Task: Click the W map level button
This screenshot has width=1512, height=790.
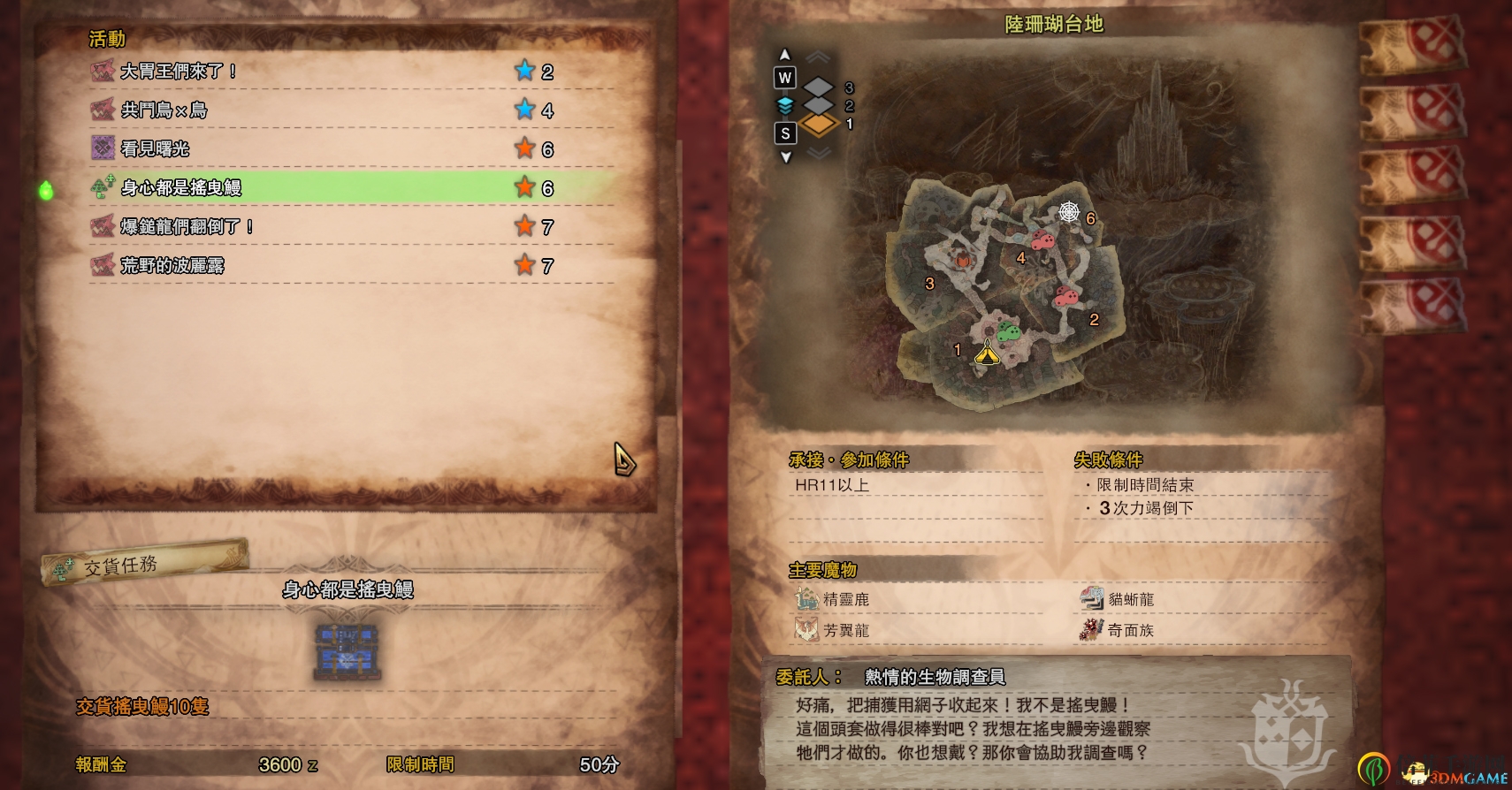Action: coord(784,78)
